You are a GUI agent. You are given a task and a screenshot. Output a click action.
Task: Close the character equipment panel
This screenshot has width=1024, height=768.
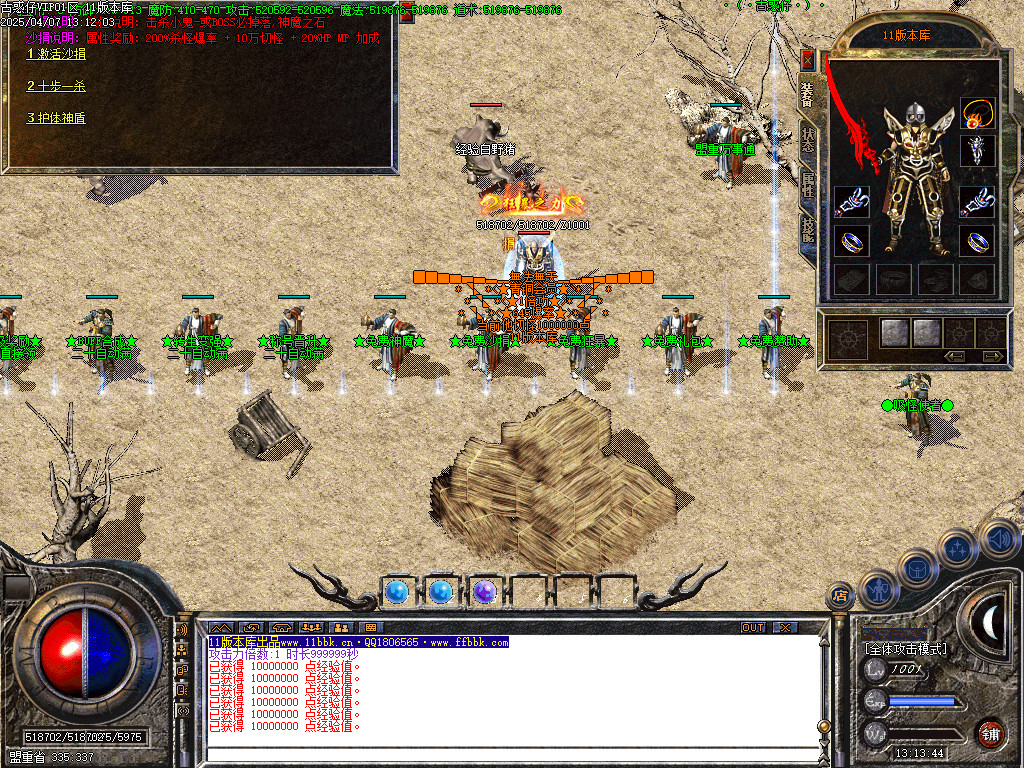click(x=807, y=60)
